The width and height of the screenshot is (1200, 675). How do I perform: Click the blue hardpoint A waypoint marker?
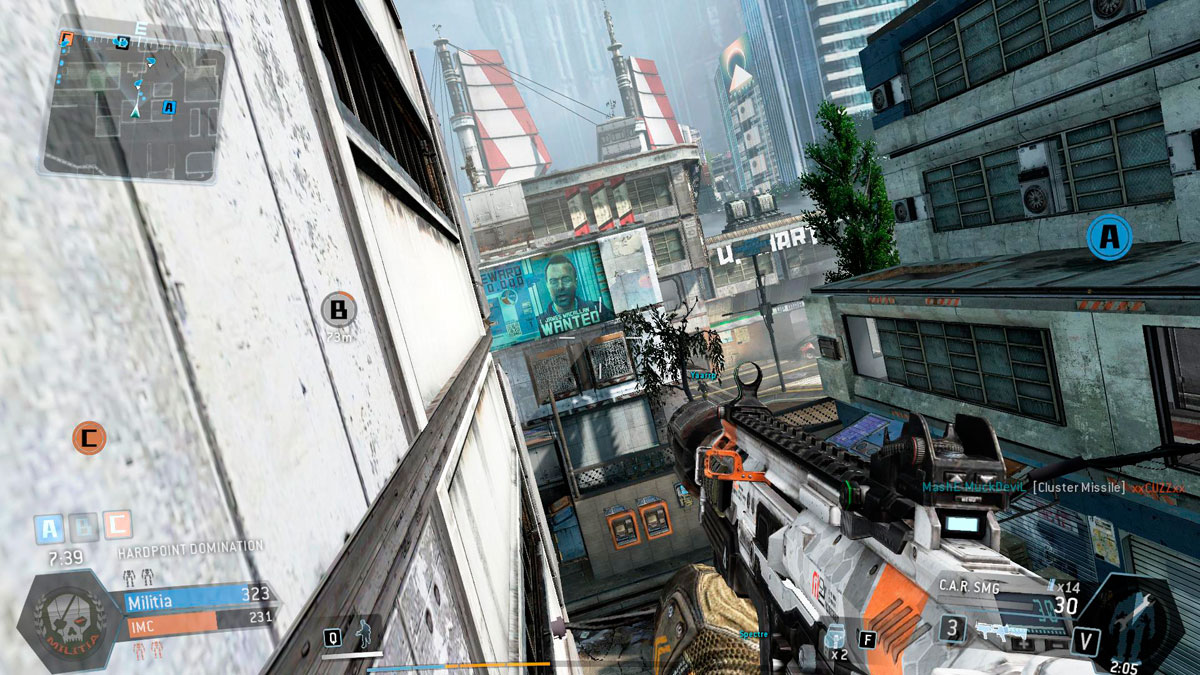pyautogui.click(x=1108, y=237)
